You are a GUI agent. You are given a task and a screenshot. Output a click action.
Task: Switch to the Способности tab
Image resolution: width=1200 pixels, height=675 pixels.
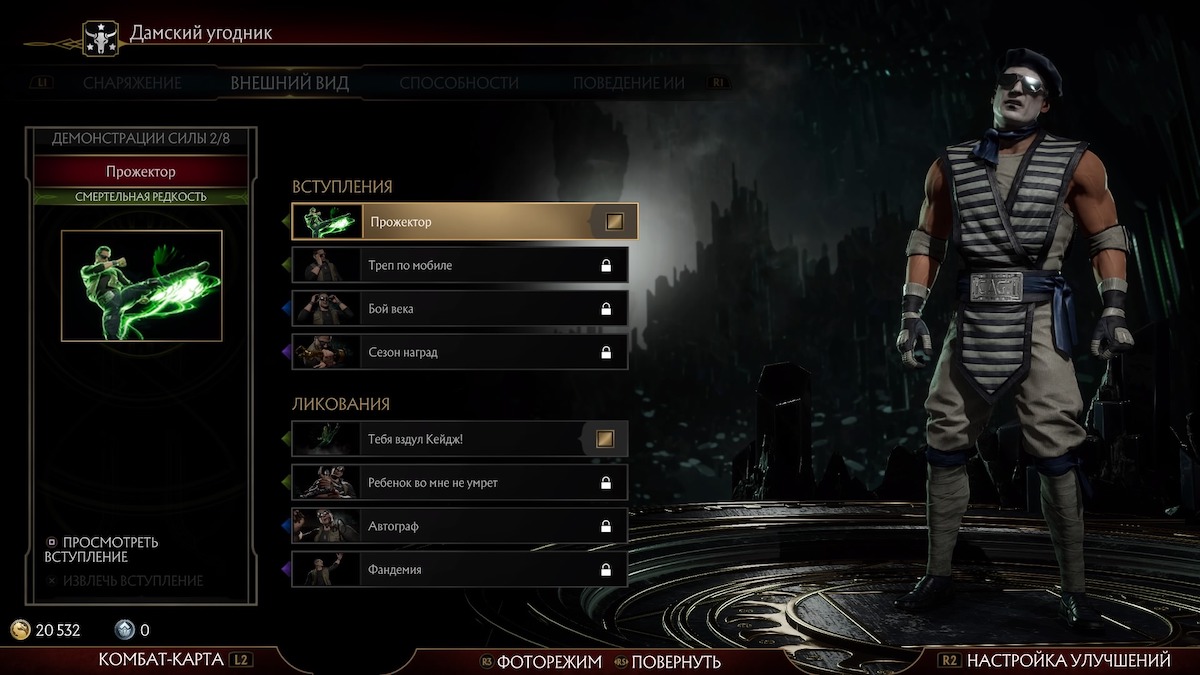click(x=459, y=83)
